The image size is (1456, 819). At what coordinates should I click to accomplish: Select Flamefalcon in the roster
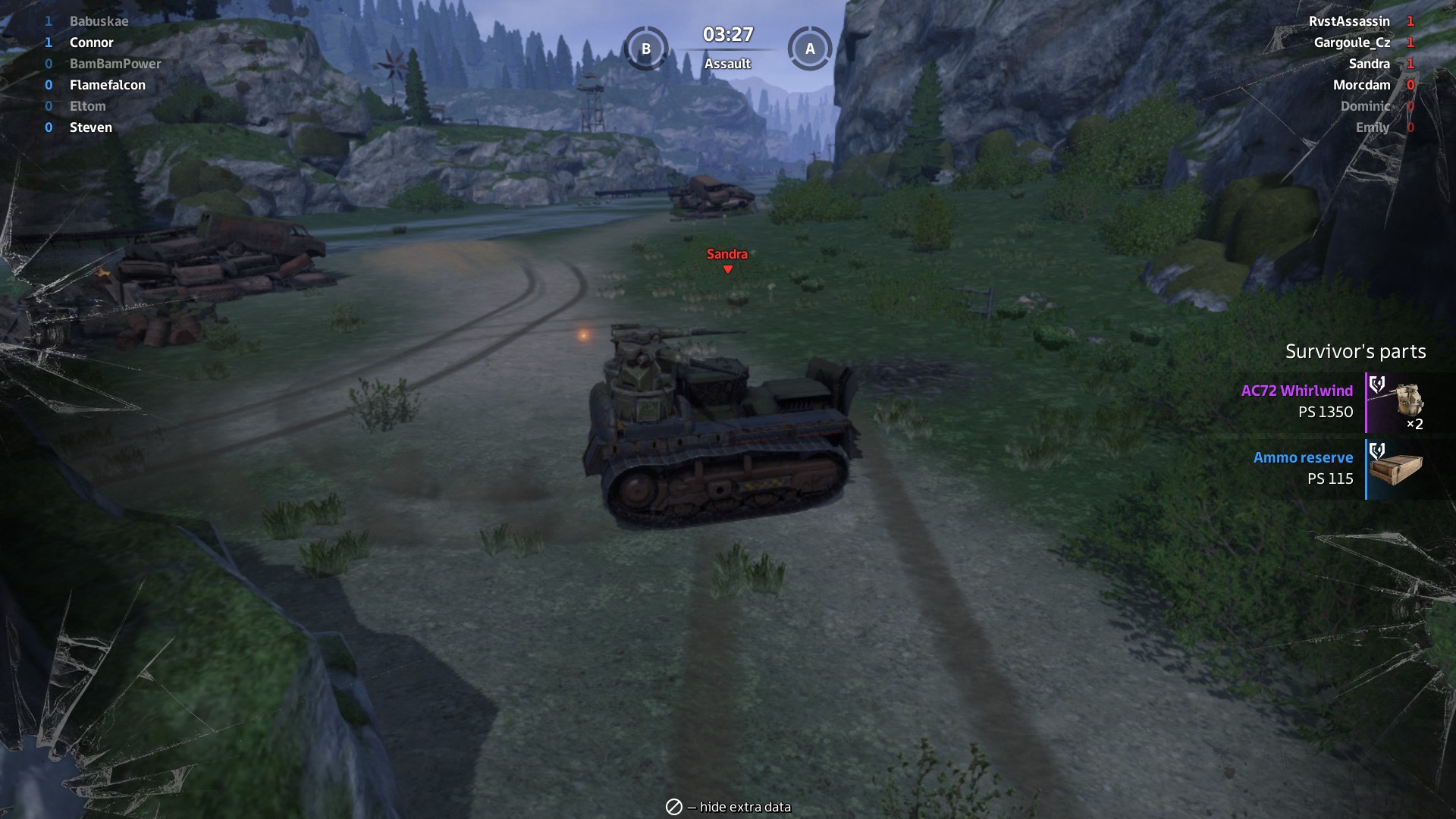107,85
